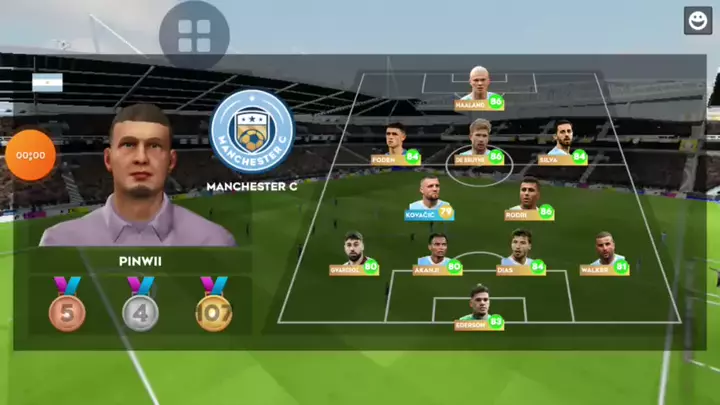720x405 pixels.
Task: View the gold medal showing 107
Action: (213, 305)
